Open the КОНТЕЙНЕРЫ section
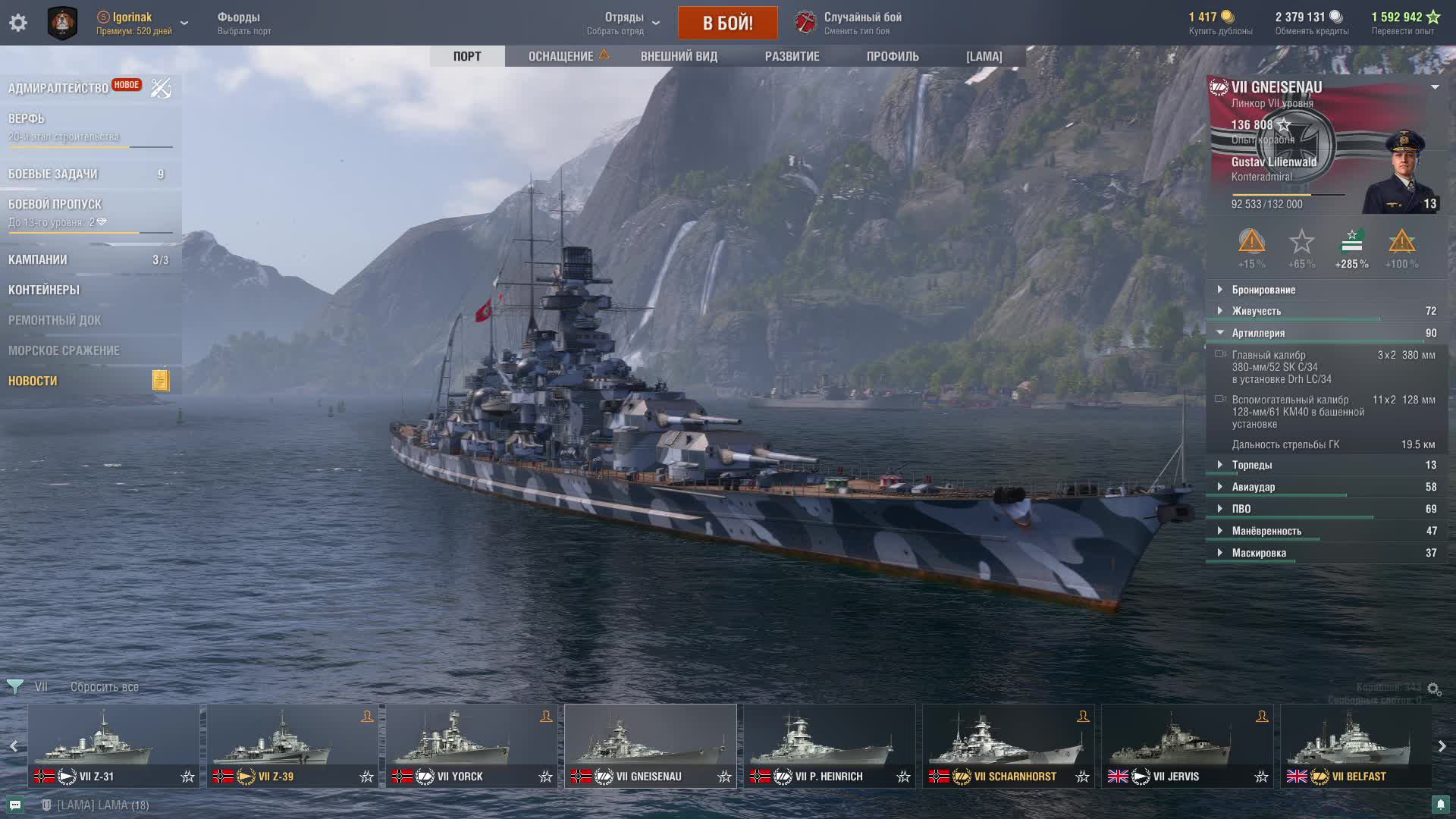Screen dimensions: 1456x819 [x=44, y=290]
